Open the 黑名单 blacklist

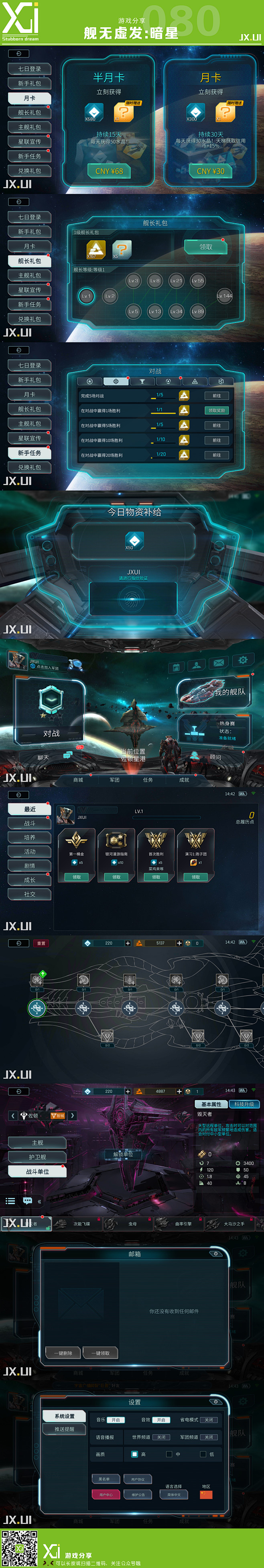(x=104, y=1479)
